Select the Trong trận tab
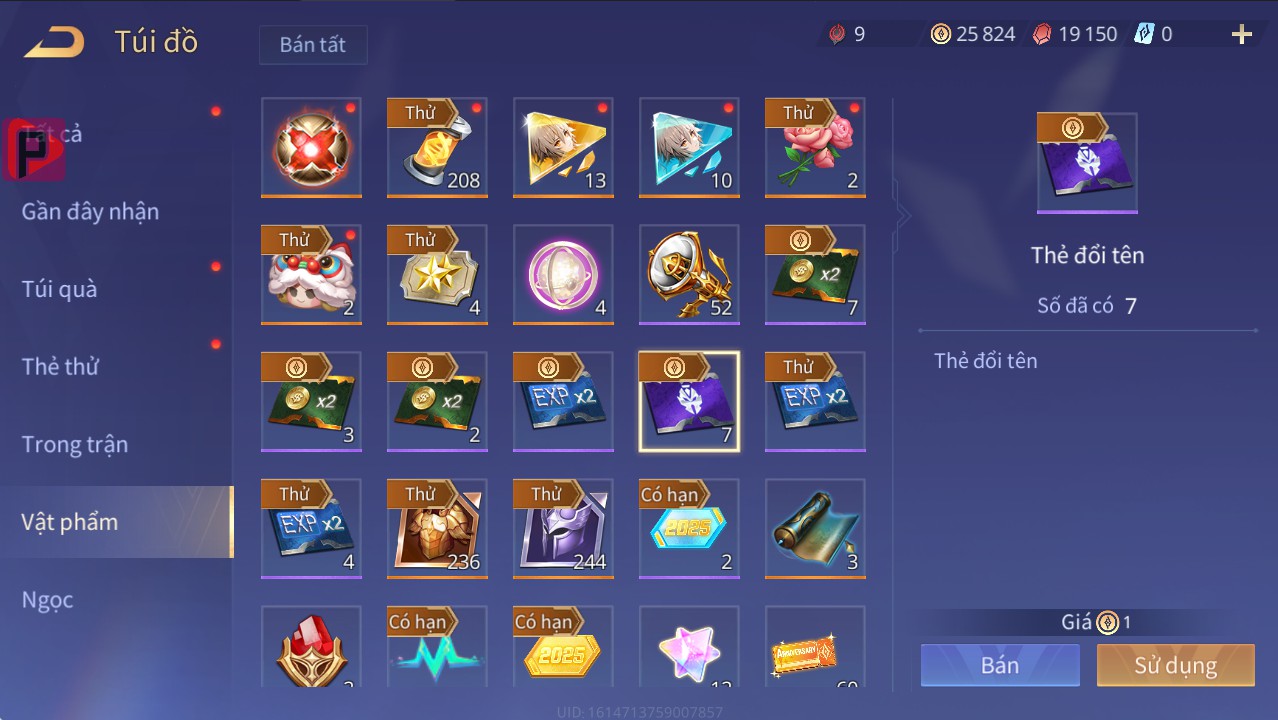Viewport: 1278px width, 720px height. [75, 444]
